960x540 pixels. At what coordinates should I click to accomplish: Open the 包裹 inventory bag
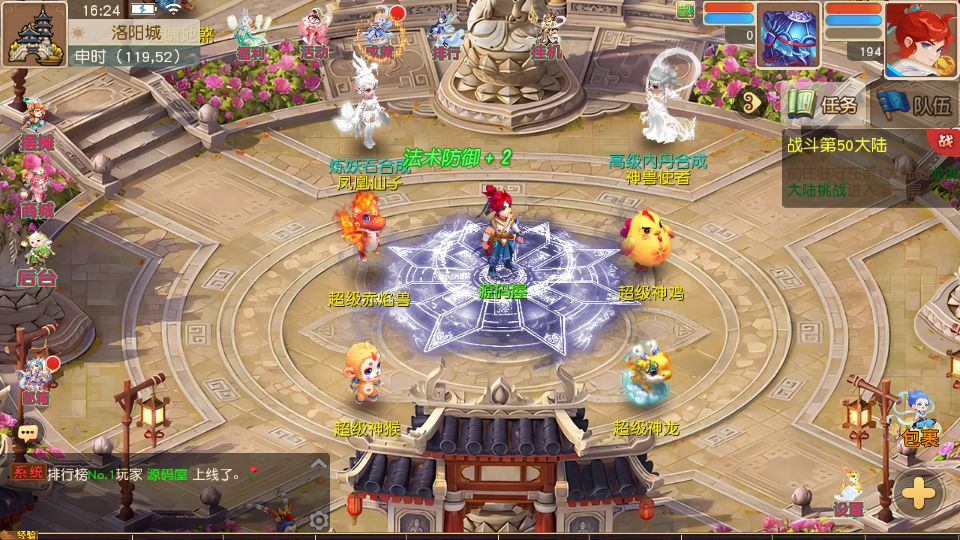click(919, 421)
